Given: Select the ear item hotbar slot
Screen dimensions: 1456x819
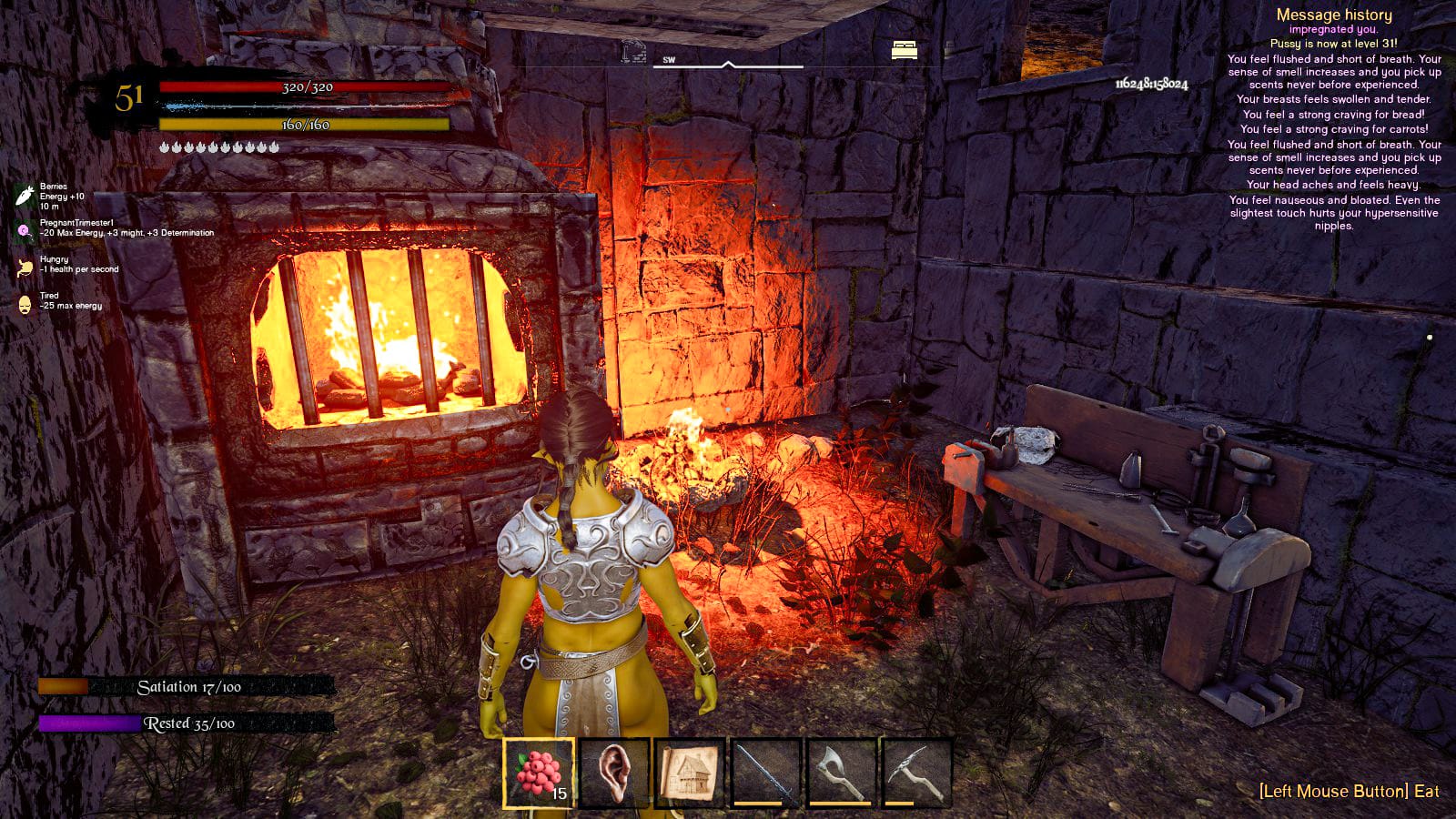Looking at the screenshot, I should (614, 772).
